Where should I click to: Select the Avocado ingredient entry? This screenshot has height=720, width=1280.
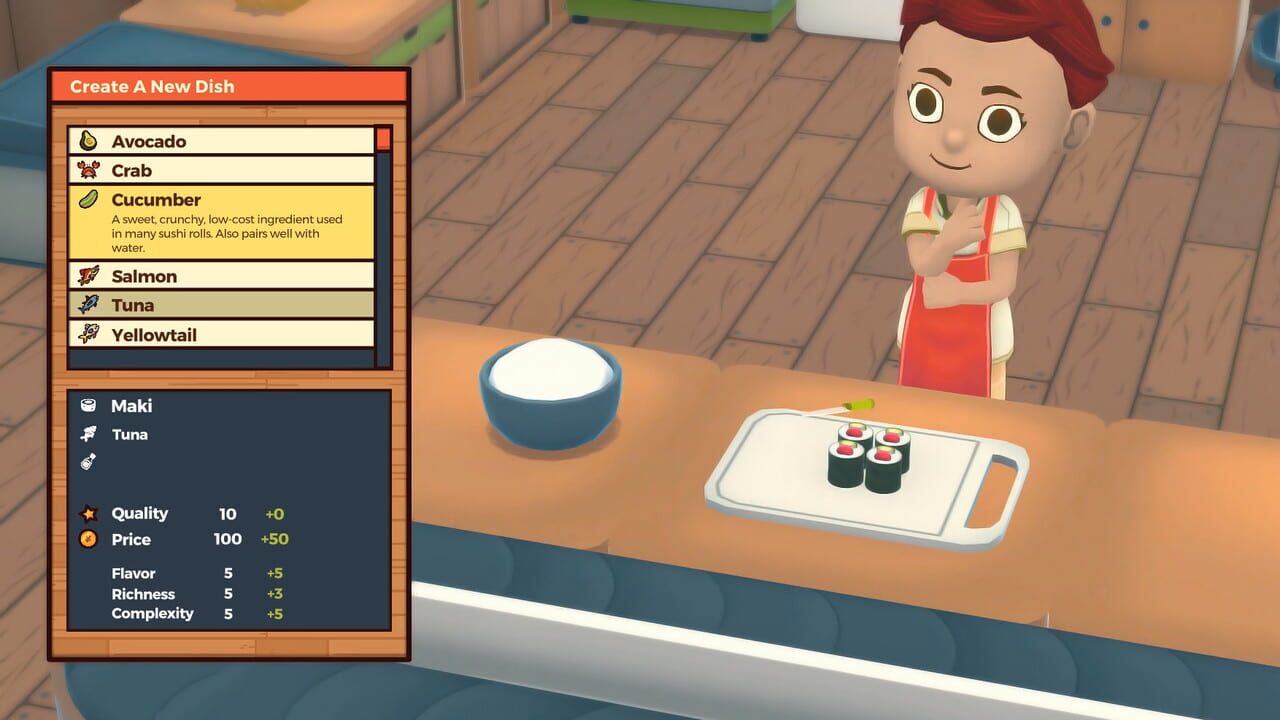(220, 140)
